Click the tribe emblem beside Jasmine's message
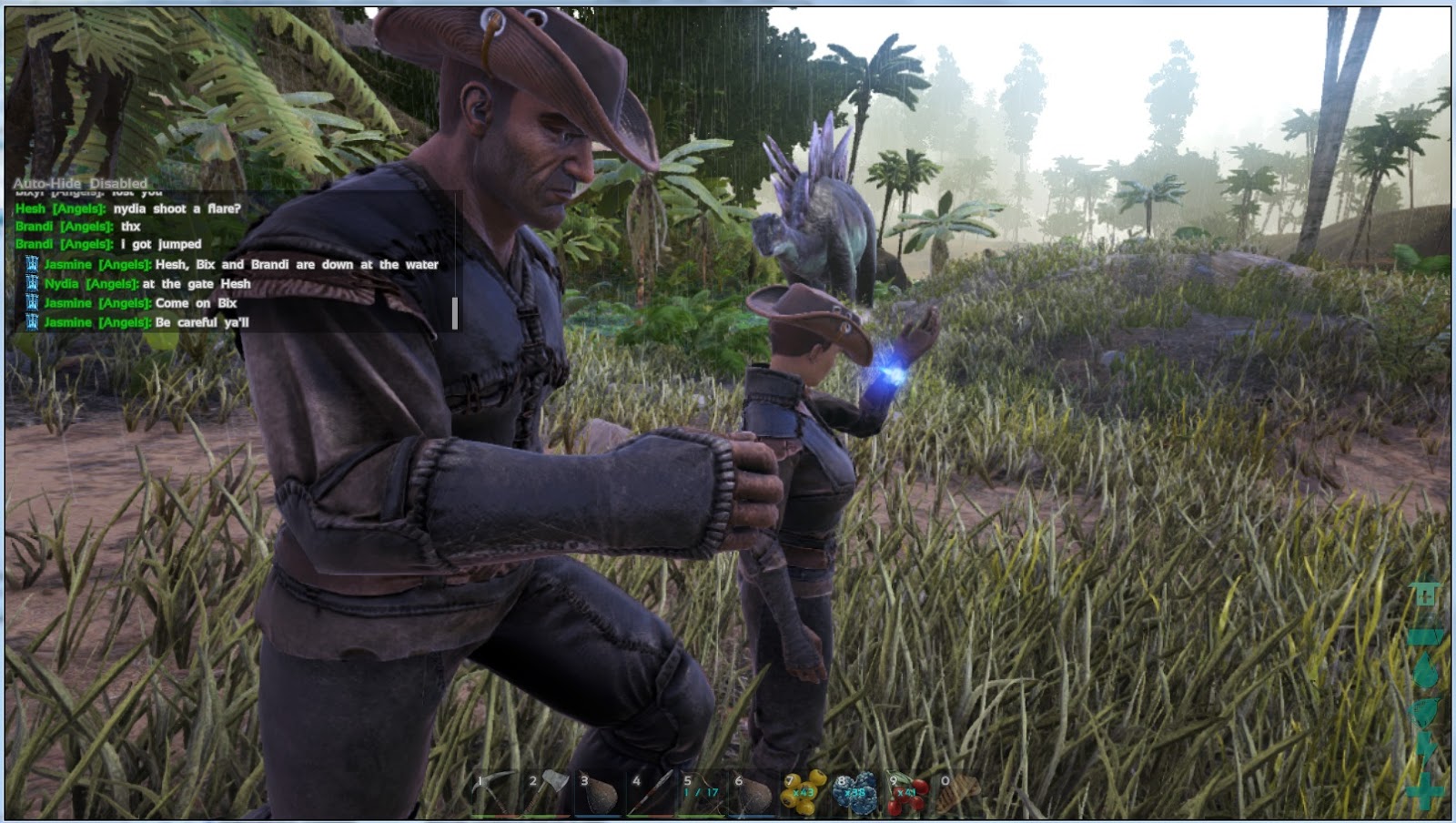1456x823 pixels. [32, 265]
